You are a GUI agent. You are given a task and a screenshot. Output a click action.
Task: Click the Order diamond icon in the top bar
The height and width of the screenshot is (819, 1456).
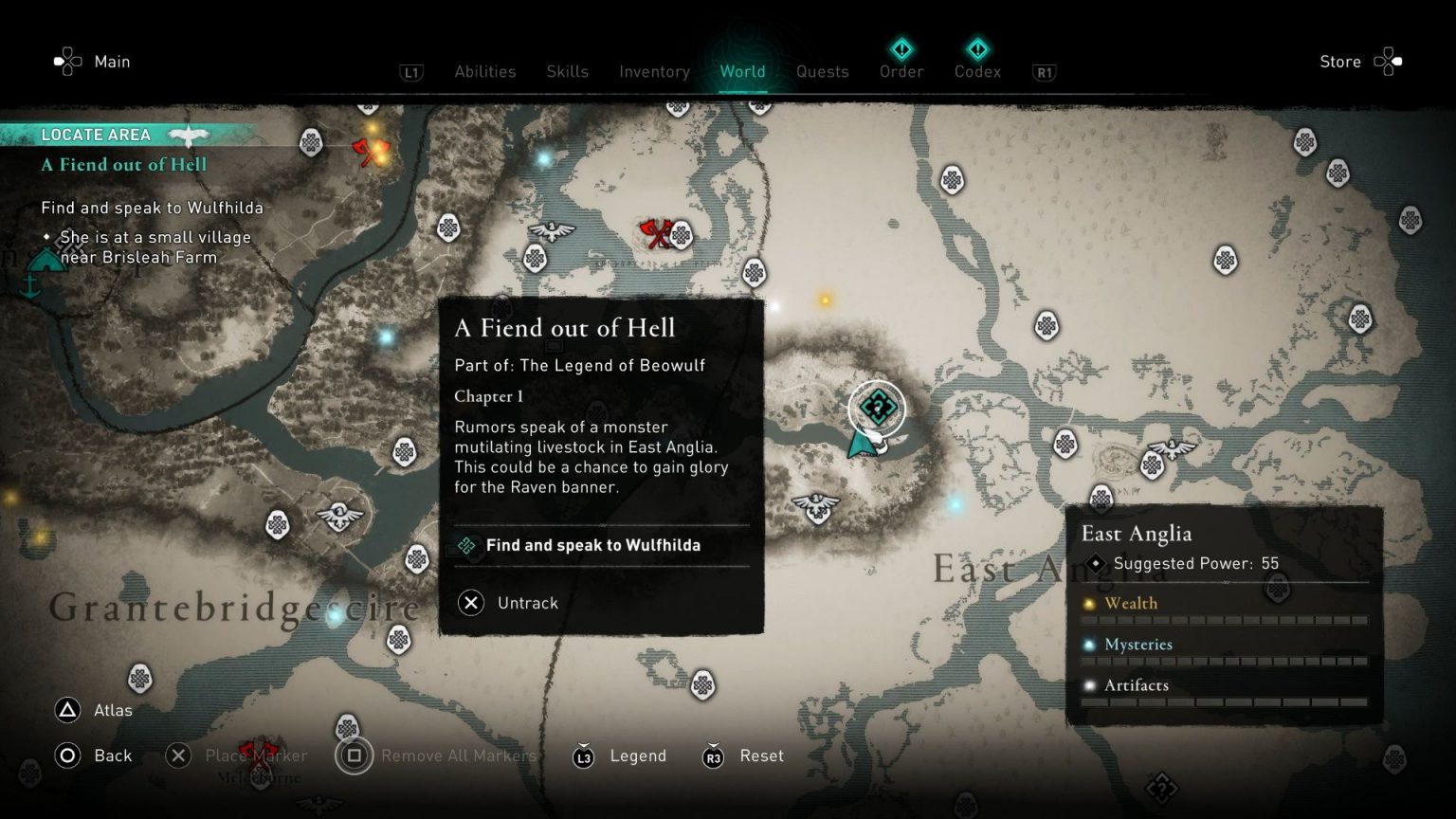(901, 49)
